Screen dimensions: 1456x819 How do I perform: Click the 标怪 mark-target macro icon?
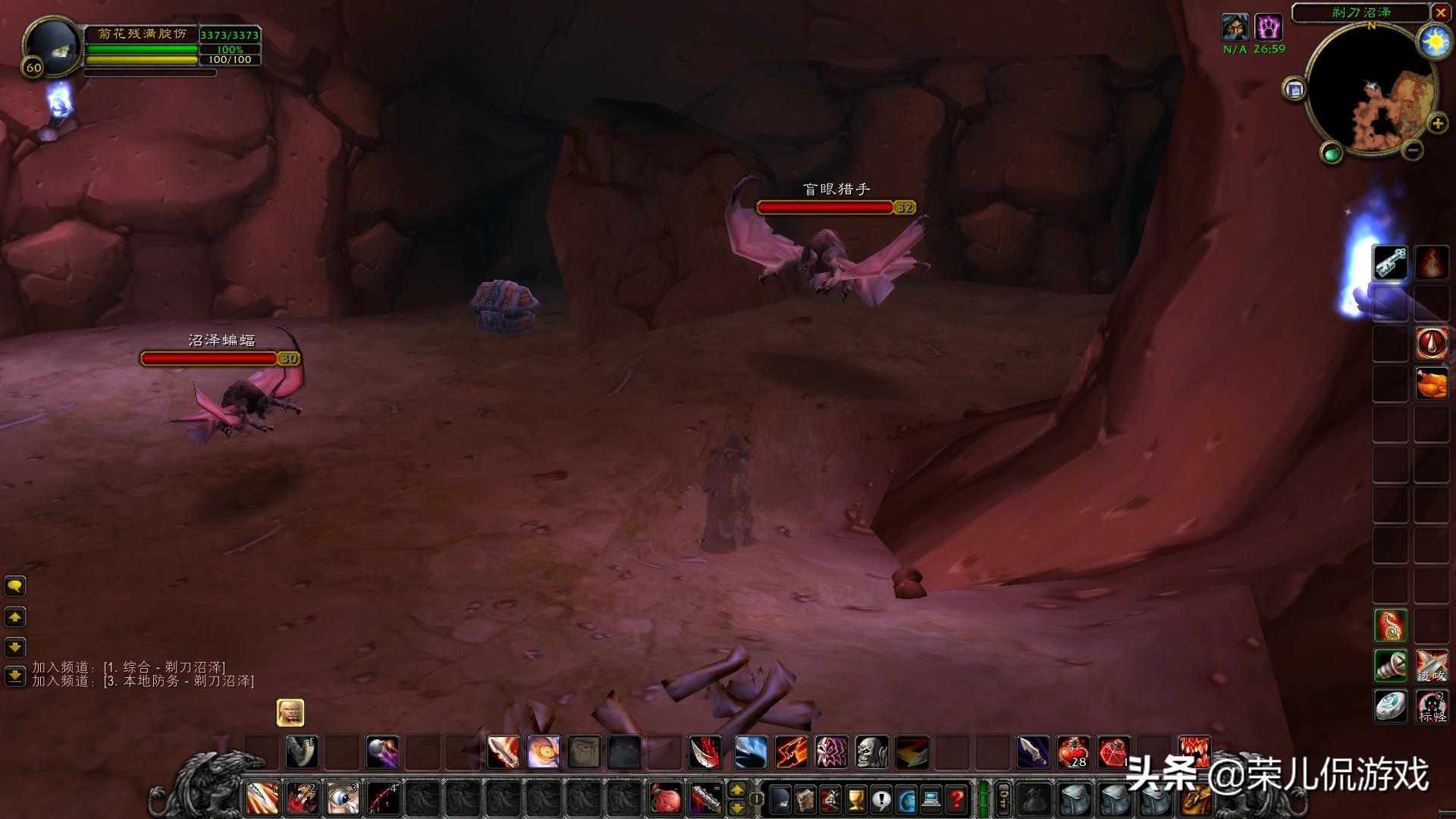[1432, 706]
